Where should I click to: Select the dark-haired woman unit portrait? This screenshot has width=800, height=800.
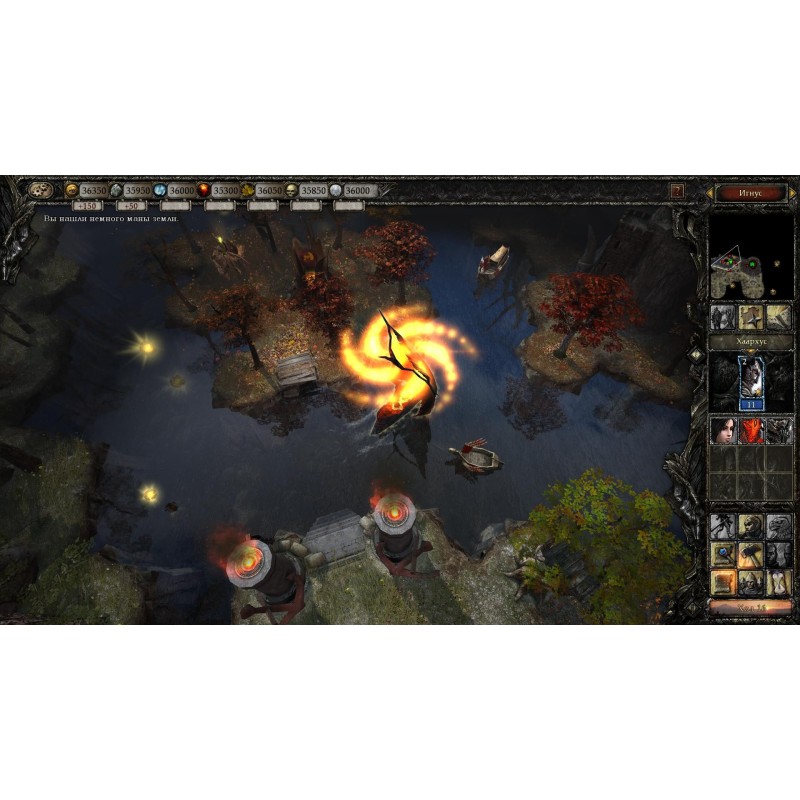(x=722, y=431)
